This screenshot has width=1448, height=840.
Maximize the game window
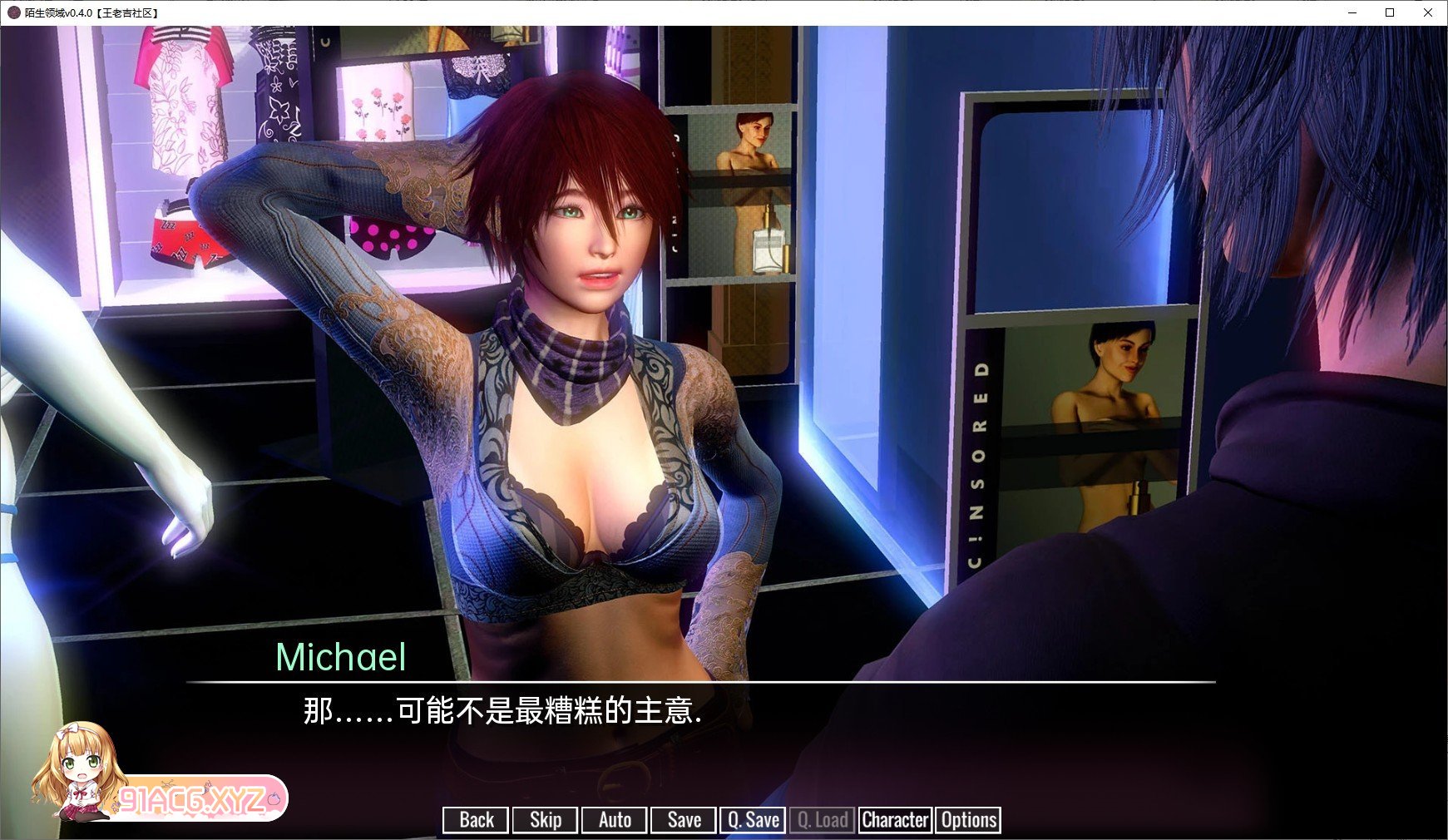pos(1390,12)
